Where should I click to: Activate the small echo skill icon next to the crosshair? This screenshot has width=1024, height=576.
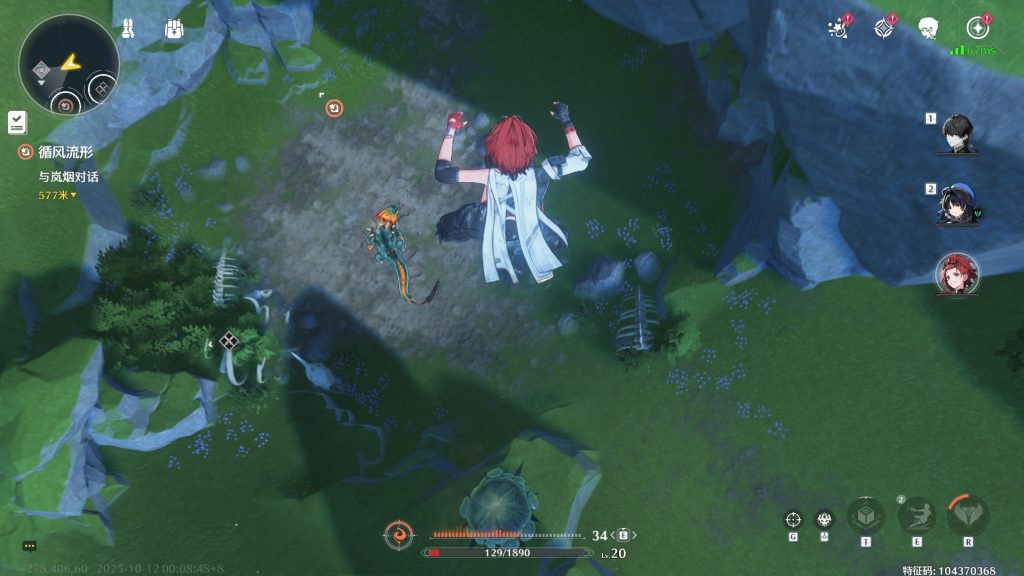825,519
